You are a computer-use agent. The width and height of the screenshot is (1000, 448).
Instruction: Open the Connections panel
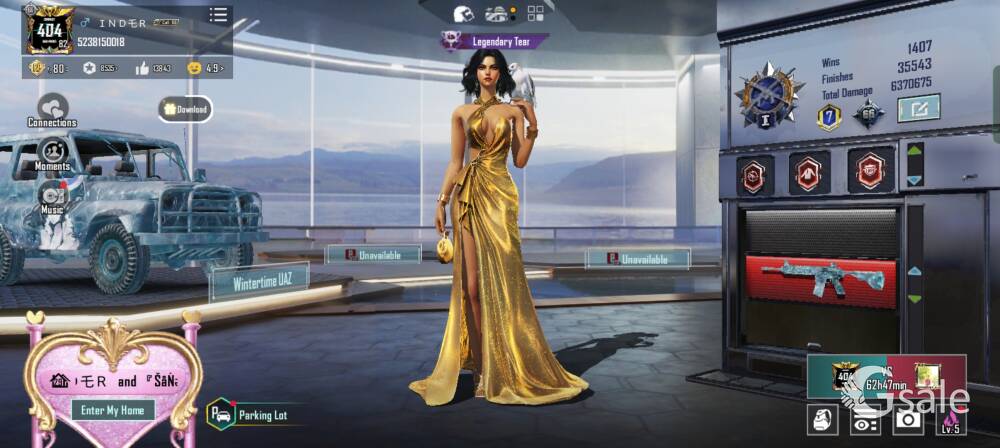pos(52,109)
